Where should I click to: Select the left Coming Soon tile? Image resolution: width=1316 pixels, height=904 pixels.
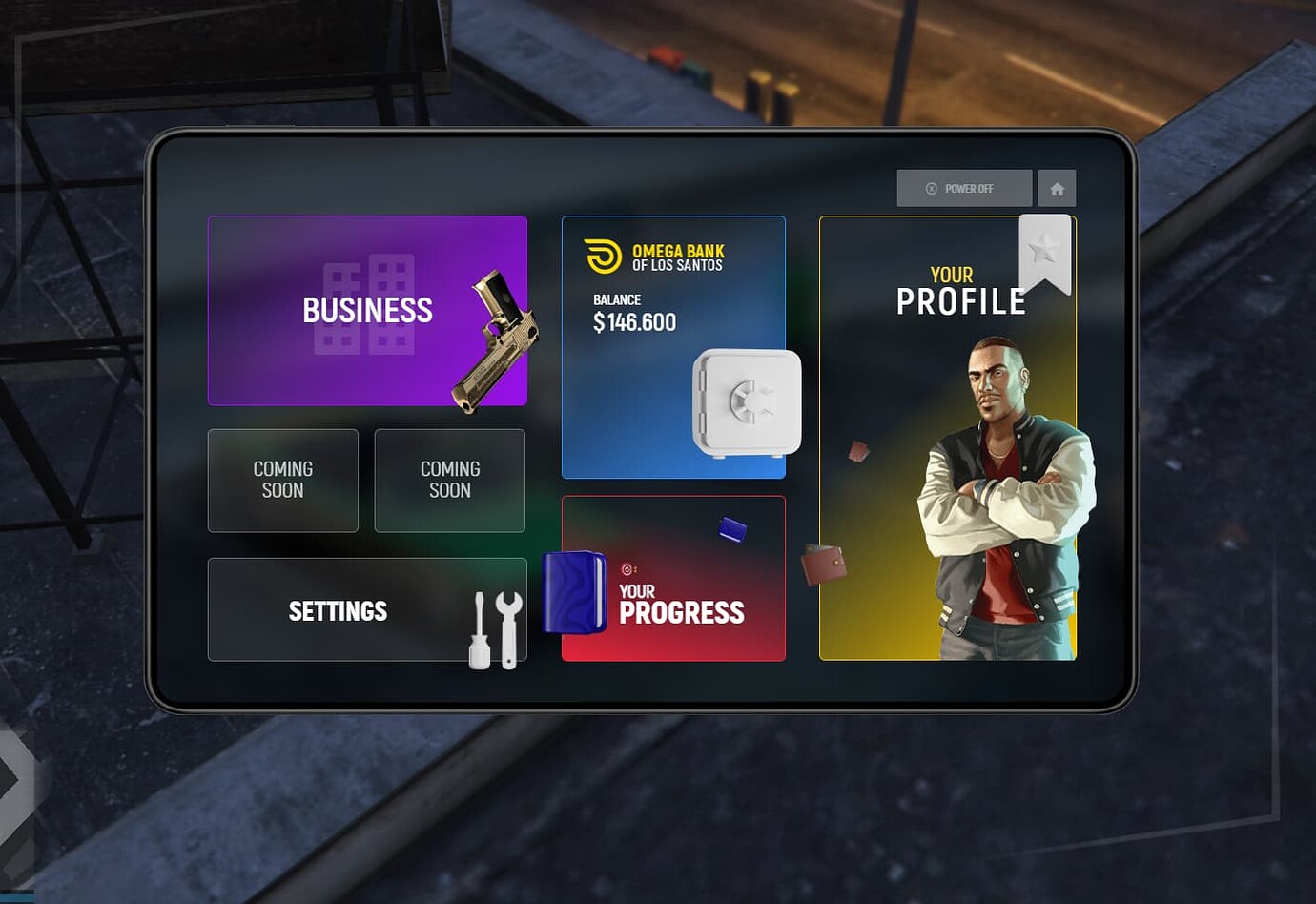(x=282, y=481)
